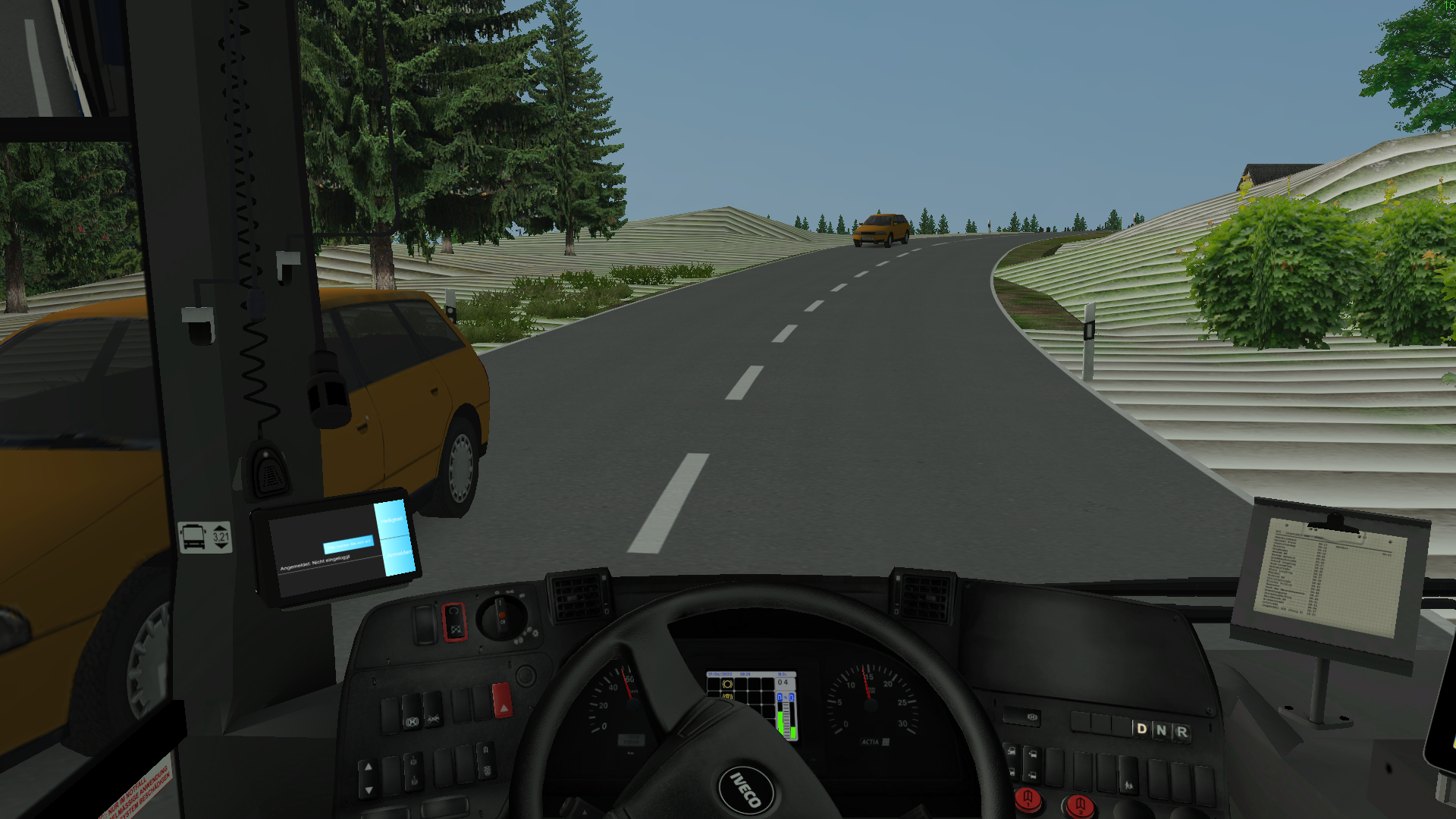Screen dimensions: 1456x819
Task: Flip the red-framed dashboard switch
Action: tap(453, 622)
